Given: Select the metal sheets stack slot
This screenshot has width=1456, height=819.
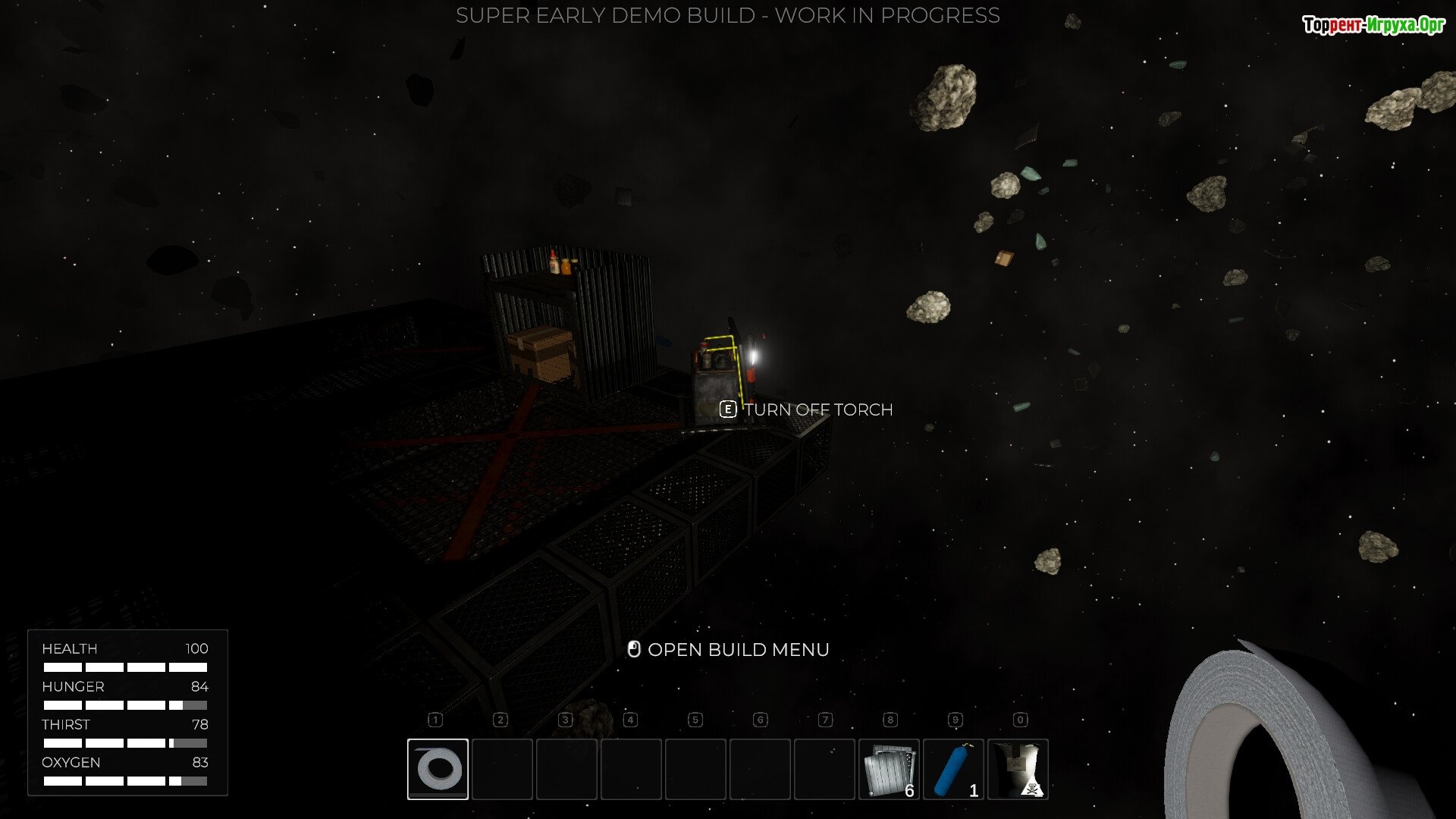Looking at the screenshot, I should (889, 769).
